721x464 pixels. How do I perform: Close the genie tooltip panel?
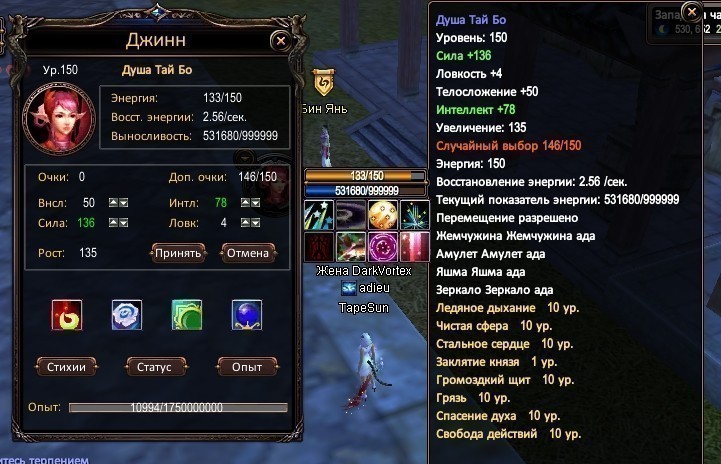[691, 12]
